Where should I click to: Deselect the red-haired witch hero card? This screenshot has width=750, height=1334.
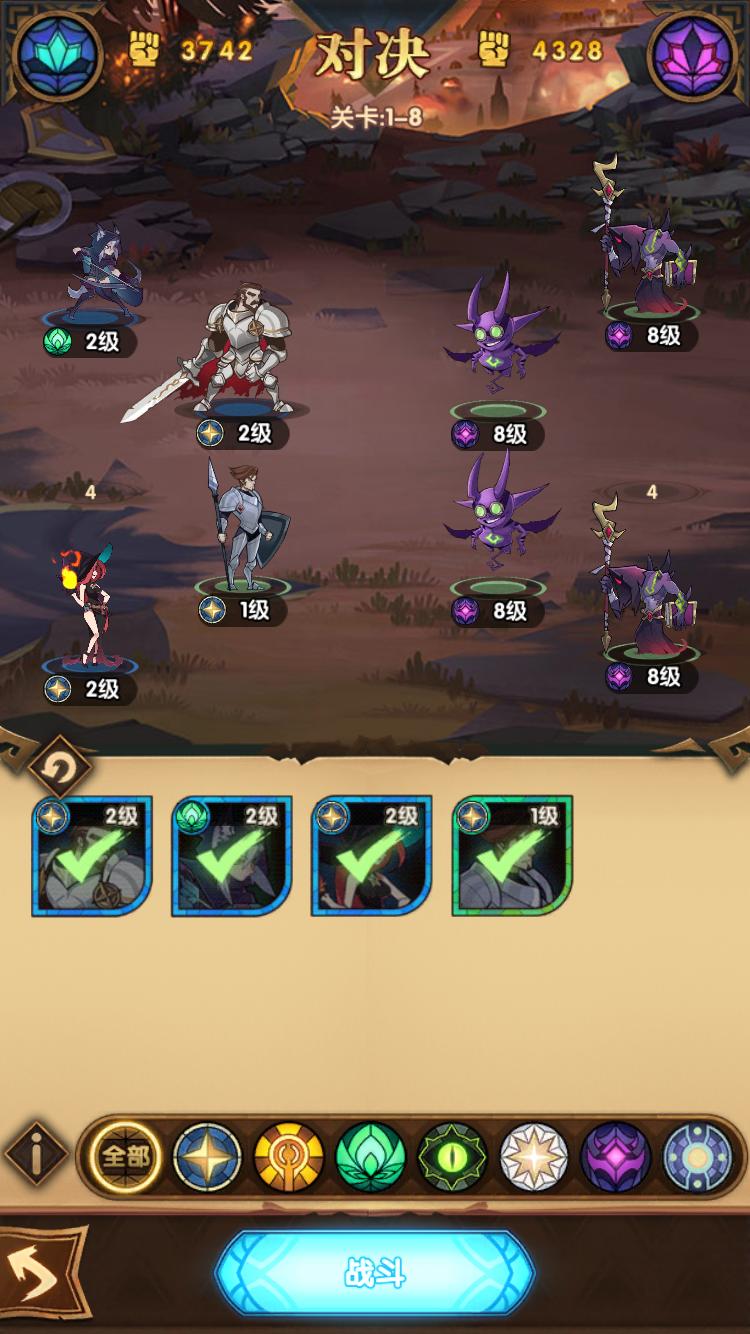click(372, 857)
